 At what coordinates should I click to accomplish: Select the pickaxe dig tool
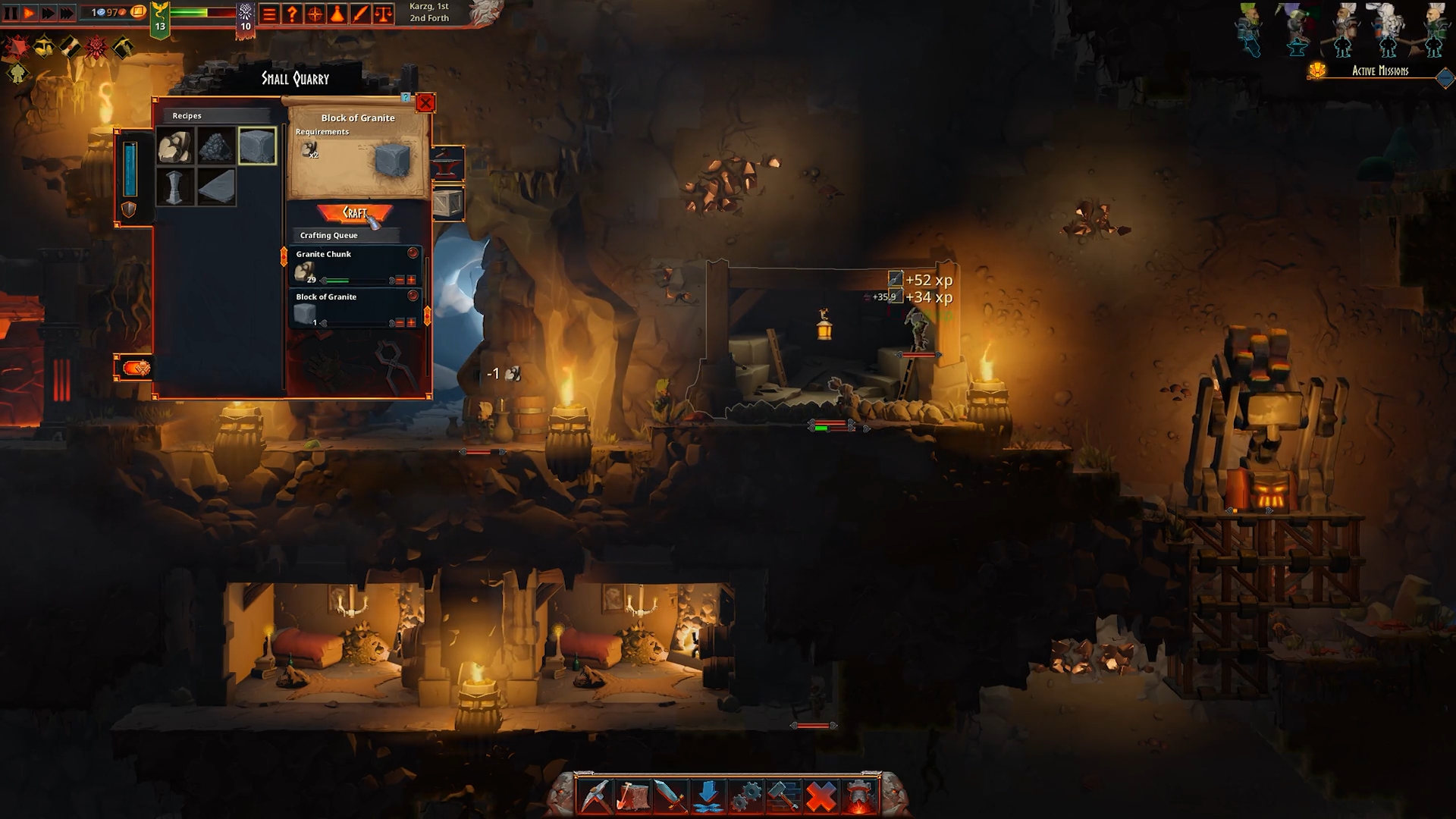pos(595,796)
